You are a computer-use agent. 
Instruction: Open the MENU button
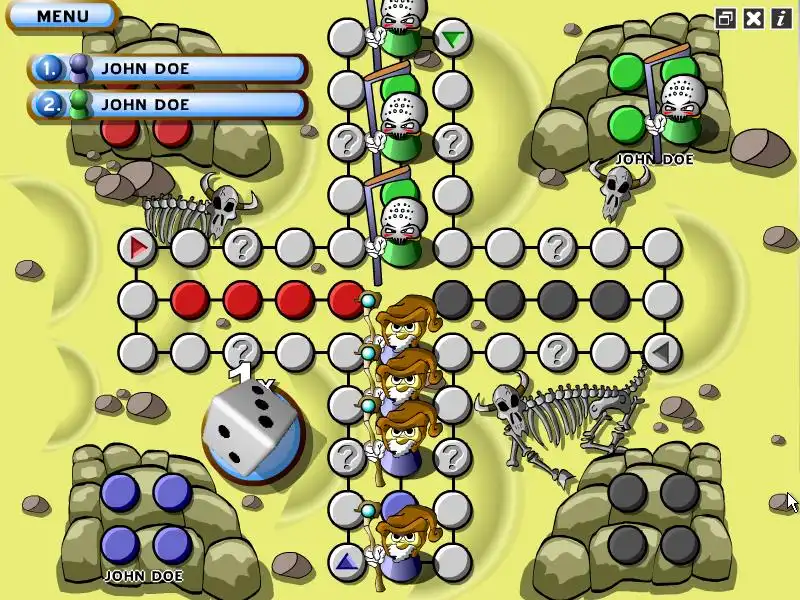62,16
